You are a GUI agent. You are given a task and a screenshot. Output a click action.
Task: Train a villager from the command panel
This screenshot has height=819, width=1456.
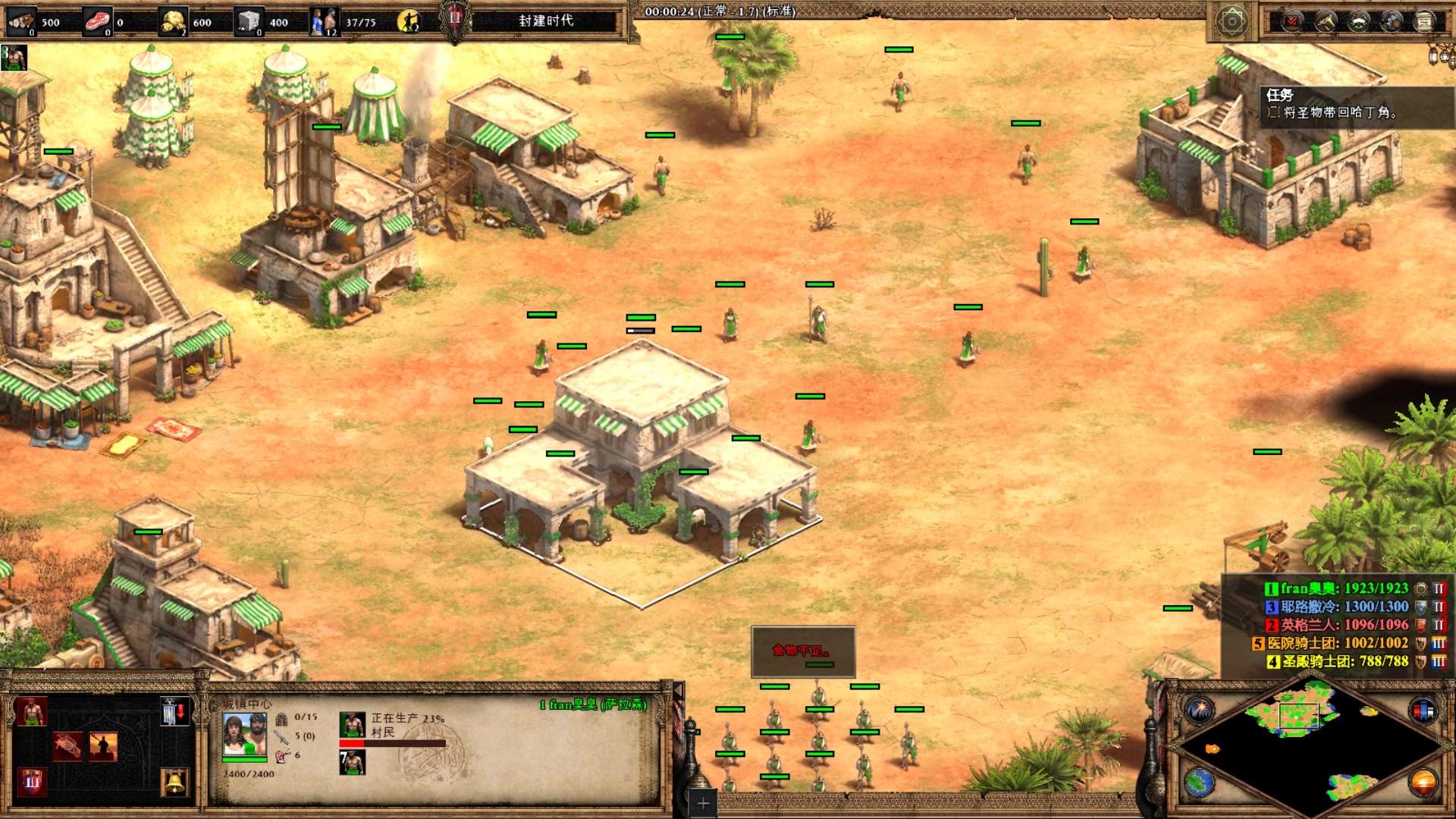pyautogui.click(x=31, y=711)
